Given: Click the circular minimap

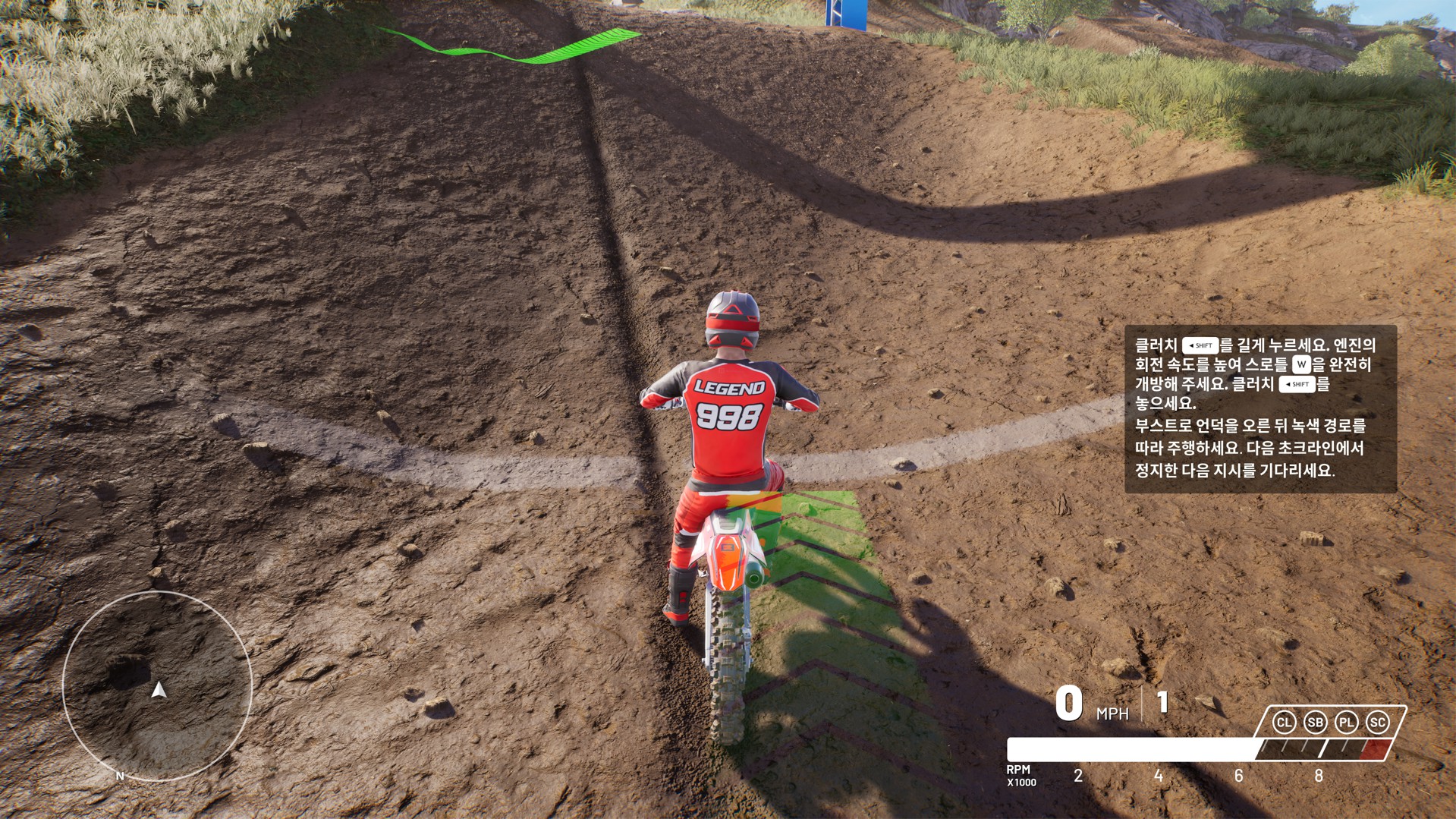Looking at the screenshot, I should [157, 686].
